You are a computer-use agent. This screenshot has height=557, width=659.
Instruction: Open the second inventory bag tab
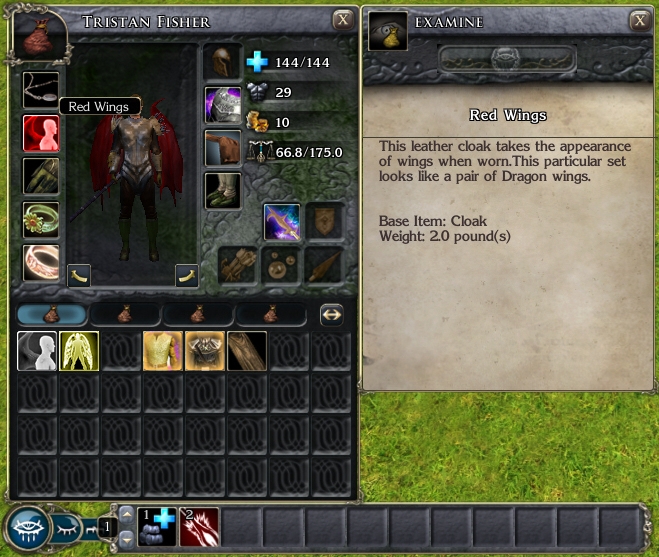point(125,314)
